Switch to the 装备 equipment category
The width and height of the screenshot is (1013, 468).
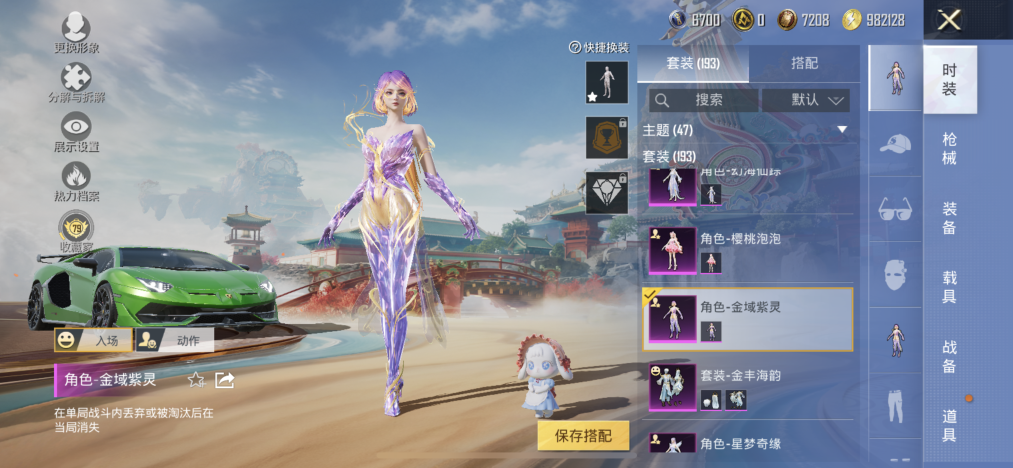click(x=949, y=218)
